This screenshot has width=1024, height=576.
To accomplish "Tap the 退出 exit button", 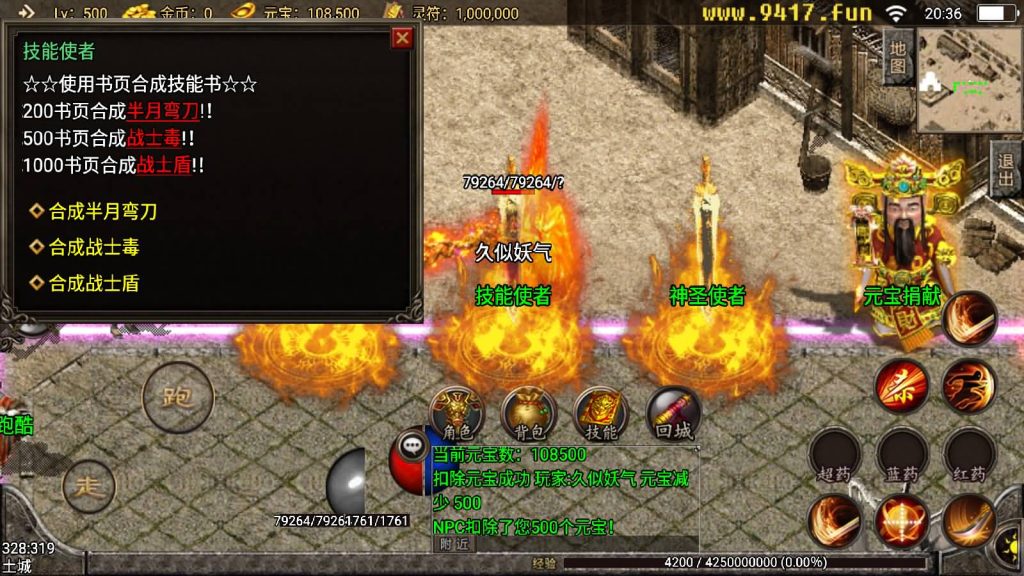I will 1006,168.
